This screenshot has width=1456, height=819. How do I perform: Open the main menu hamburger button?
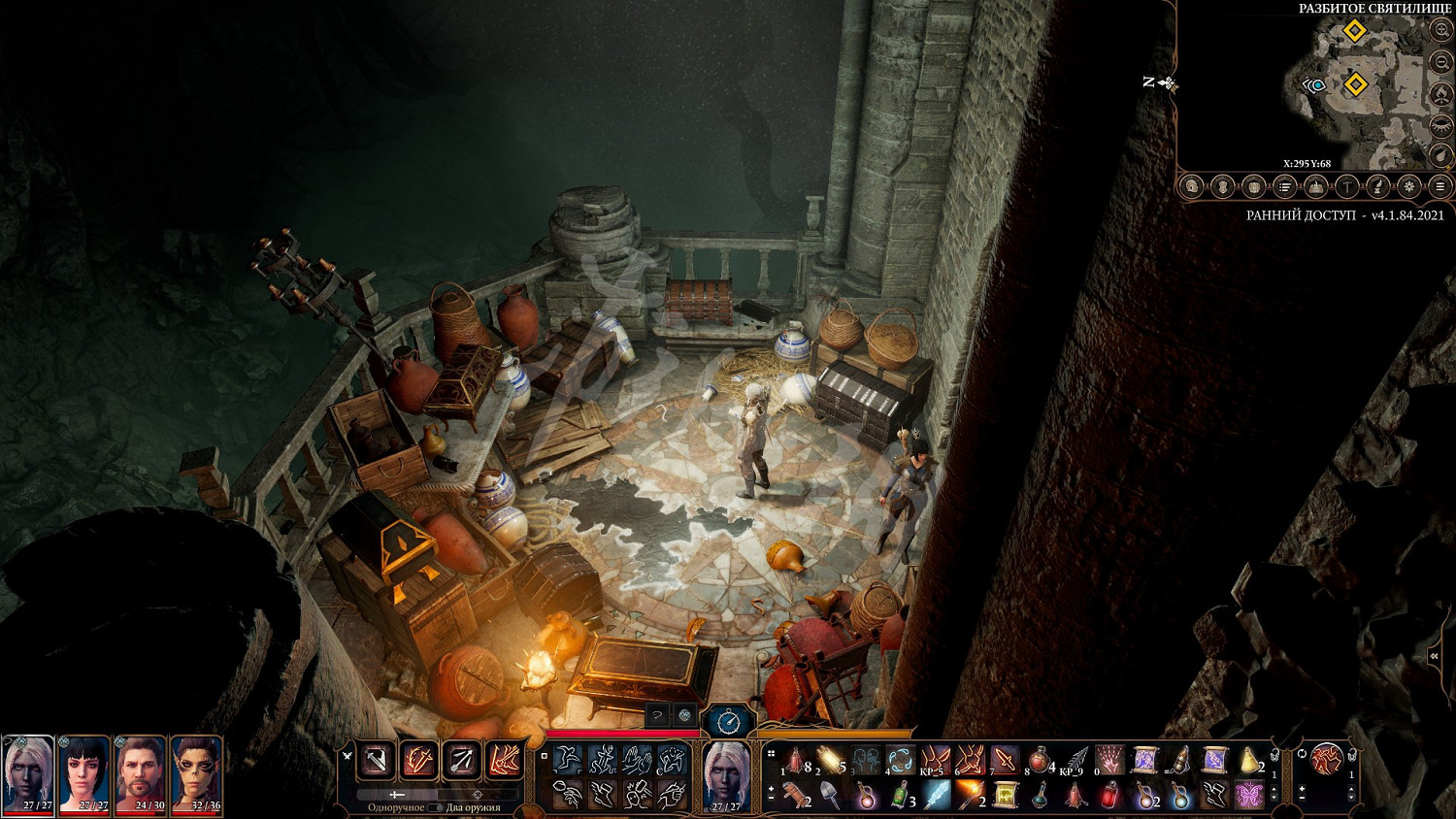coord(1440,186)
